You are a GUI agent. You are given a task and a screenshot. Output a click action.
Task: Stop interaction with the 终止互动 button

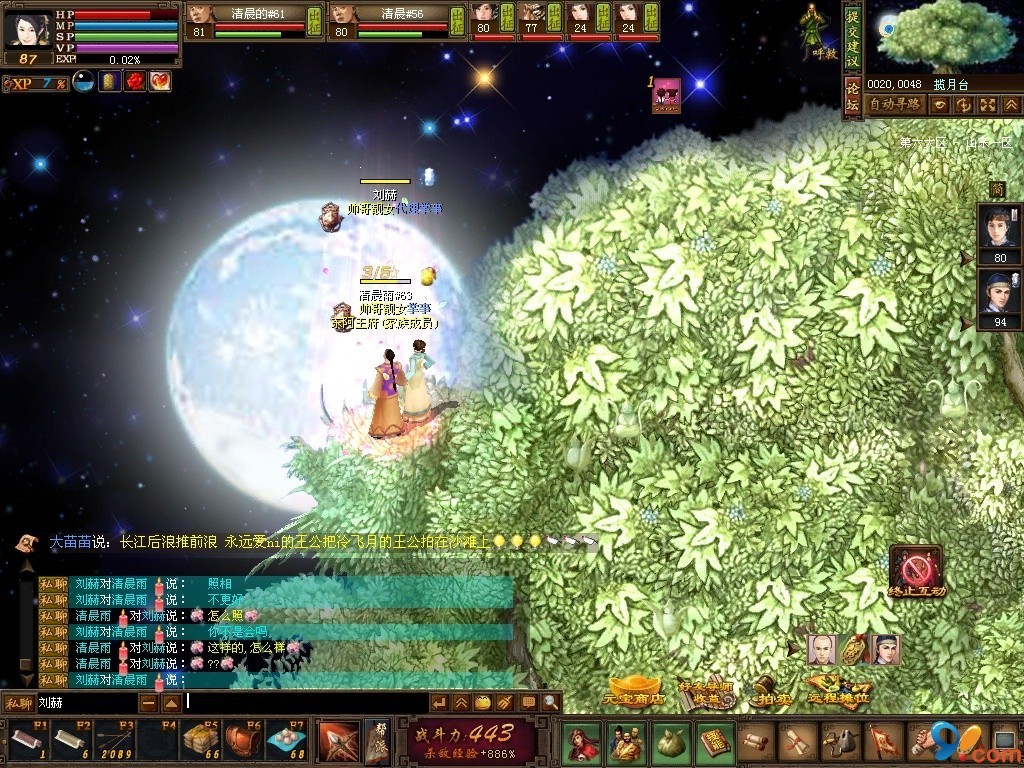click(914, 572)
